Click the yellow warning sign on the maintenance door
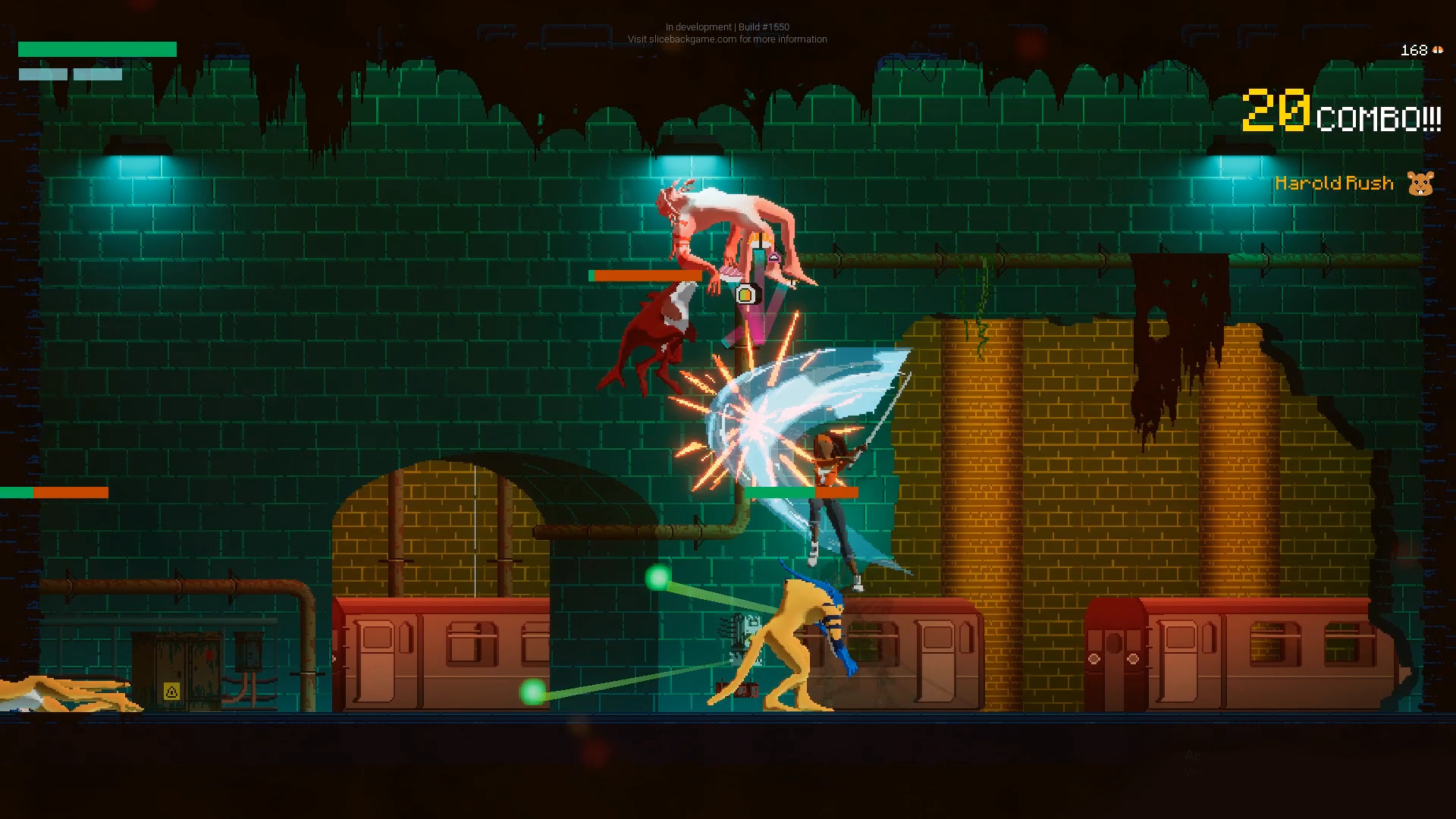 [x=173, y=691]
